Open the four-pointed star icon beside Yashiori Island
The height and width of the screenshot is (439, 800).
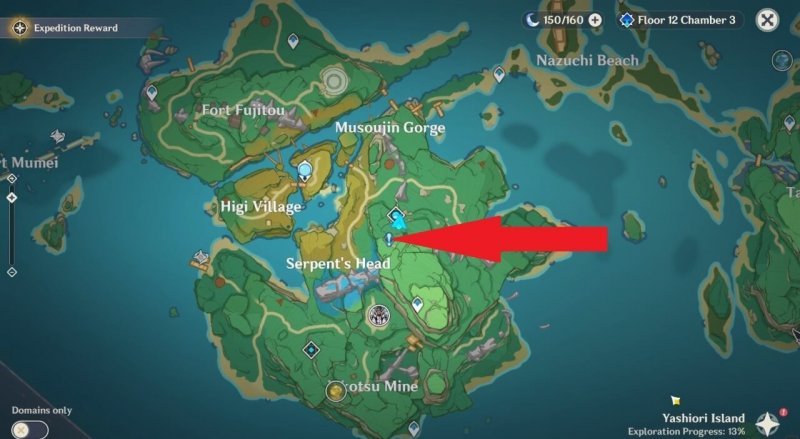click(x=768, y=423)
